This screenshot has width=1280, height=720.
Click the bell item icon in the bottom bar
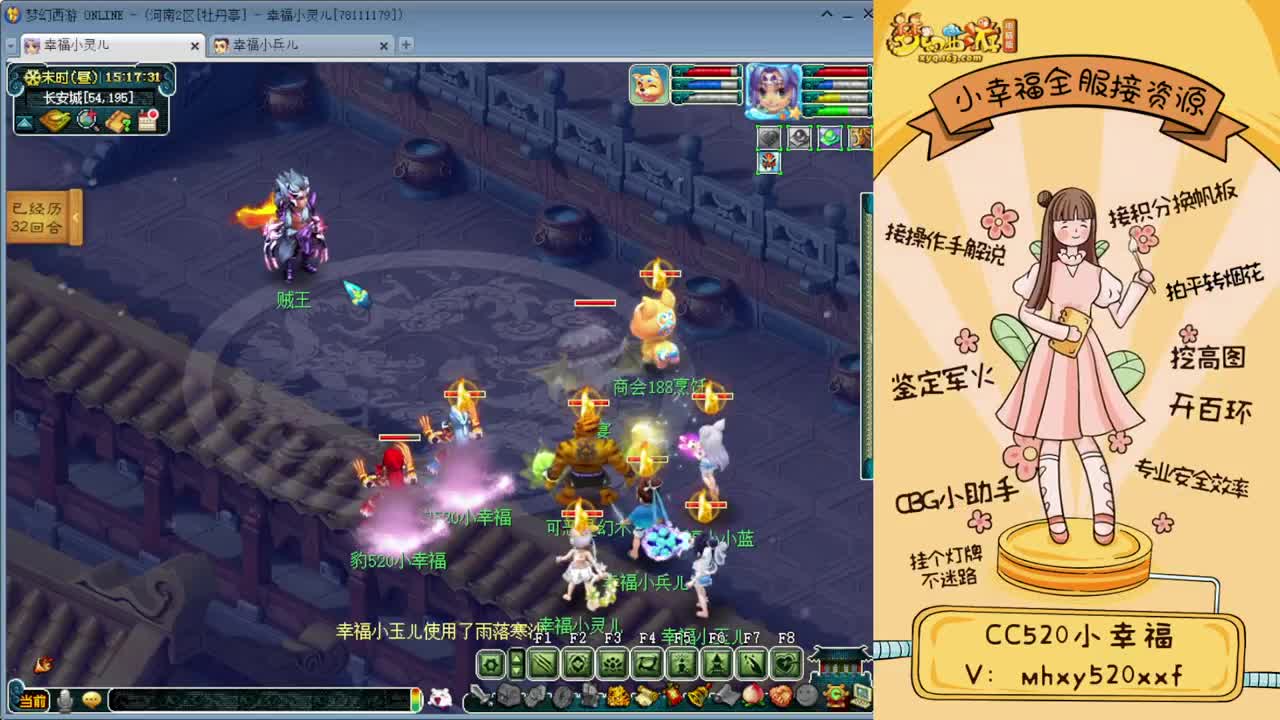pos(699,694)
